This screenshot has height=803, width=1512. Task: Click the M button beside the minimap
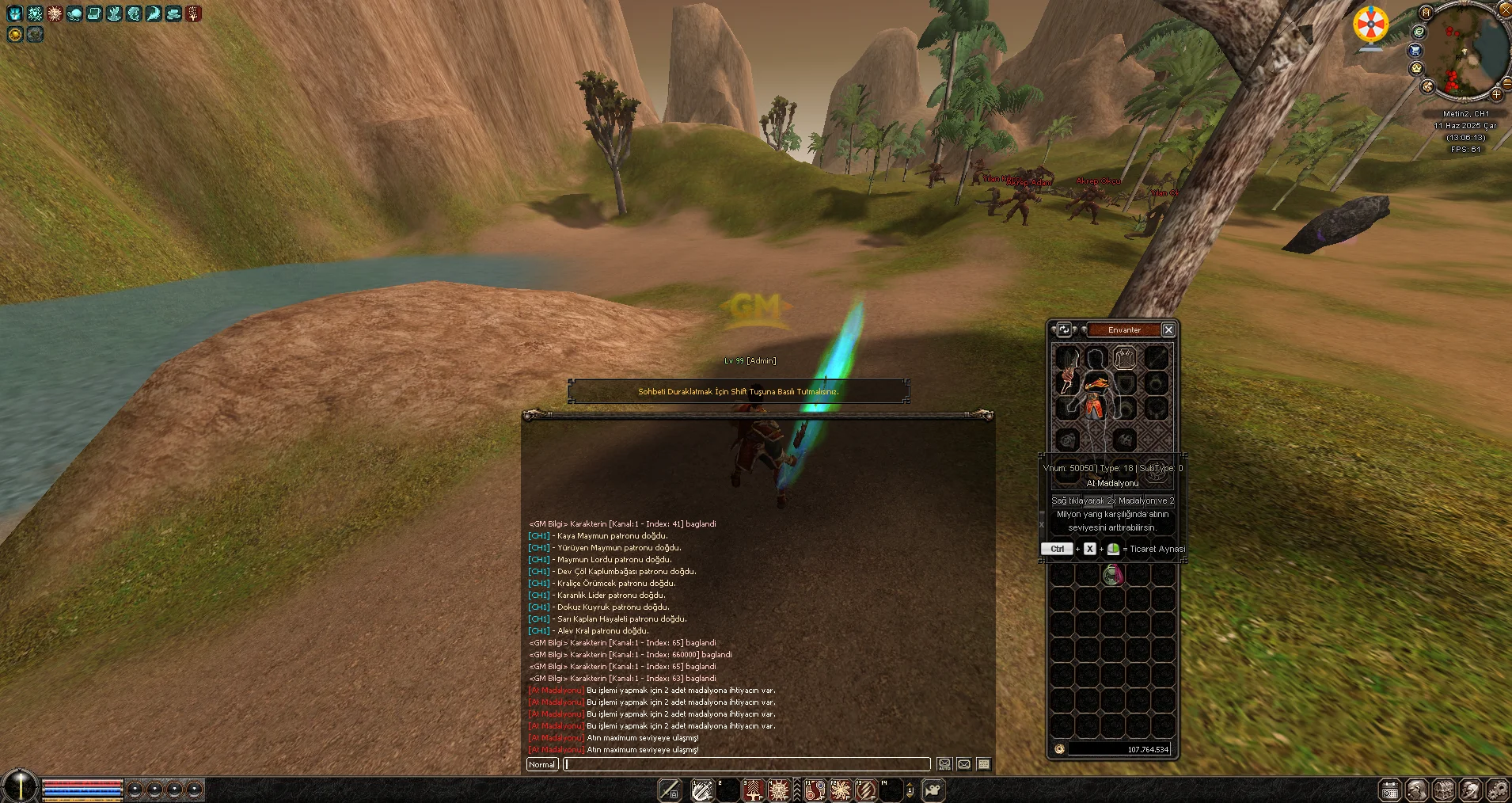[x=1426, y=13]
